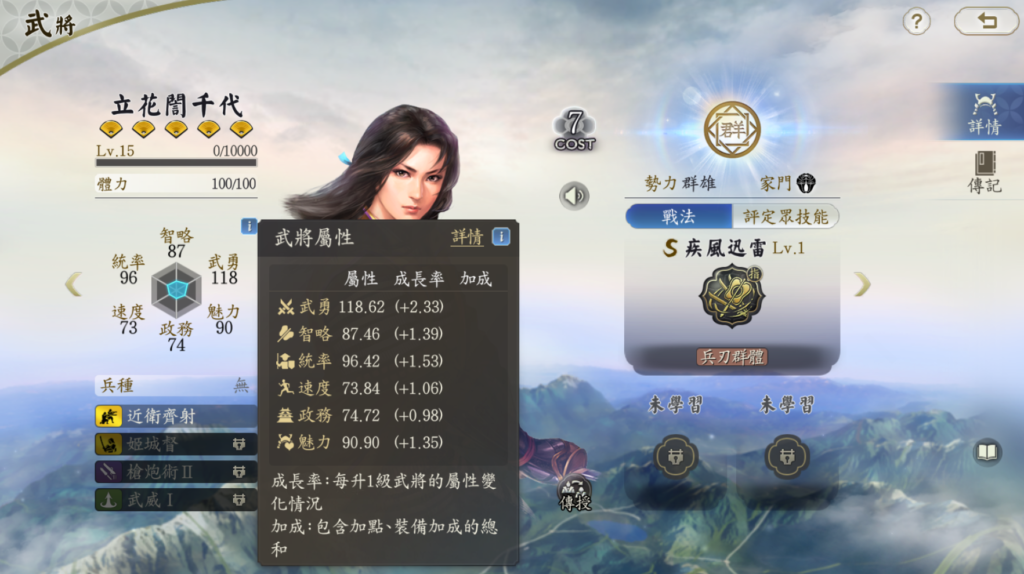Open the 傳記 biography side tab
Screen dimensions: 1024x574
[984, 170]
